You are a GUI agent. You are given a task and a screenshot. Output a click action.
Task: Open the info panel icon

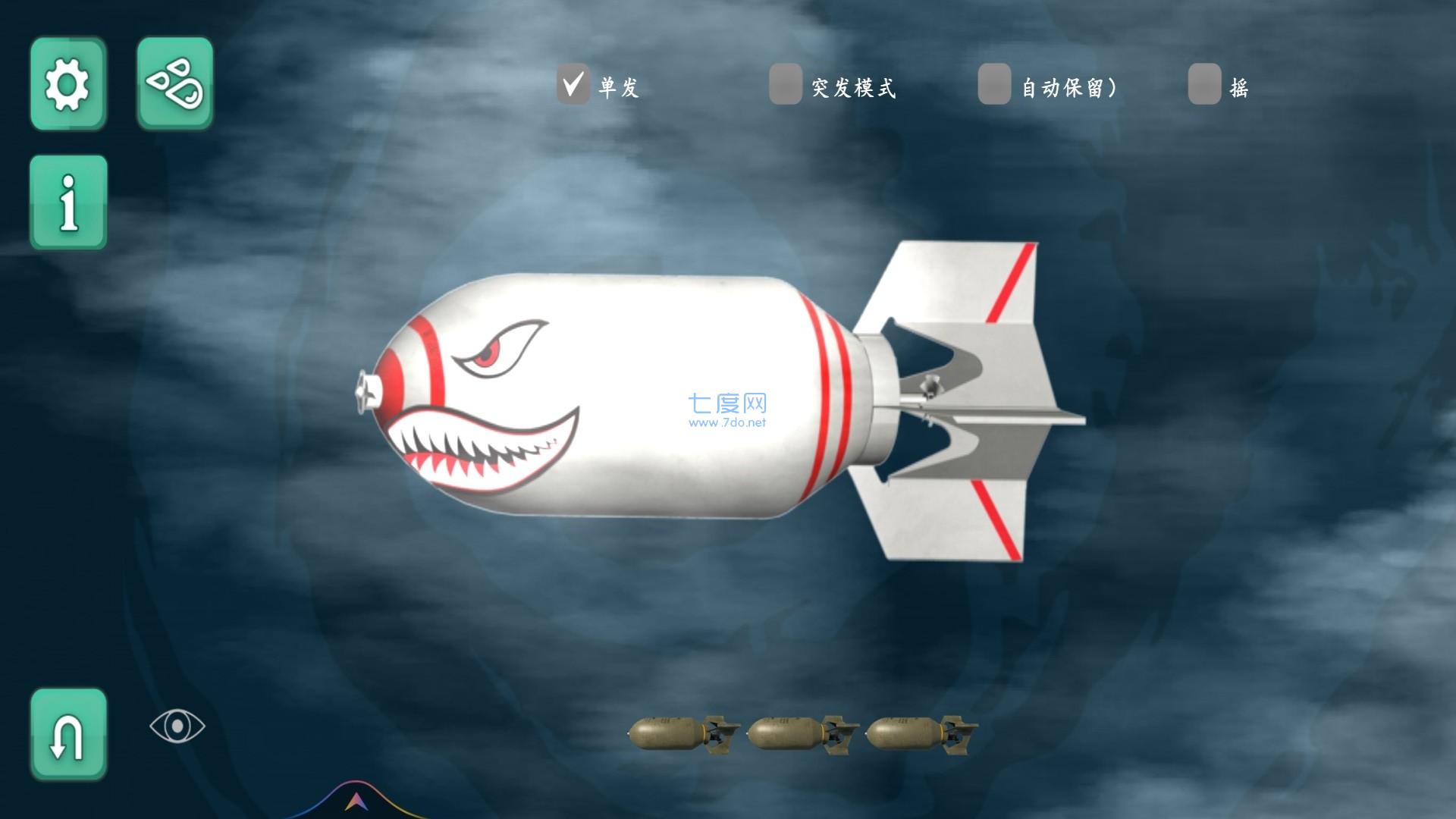pos(67,203)
